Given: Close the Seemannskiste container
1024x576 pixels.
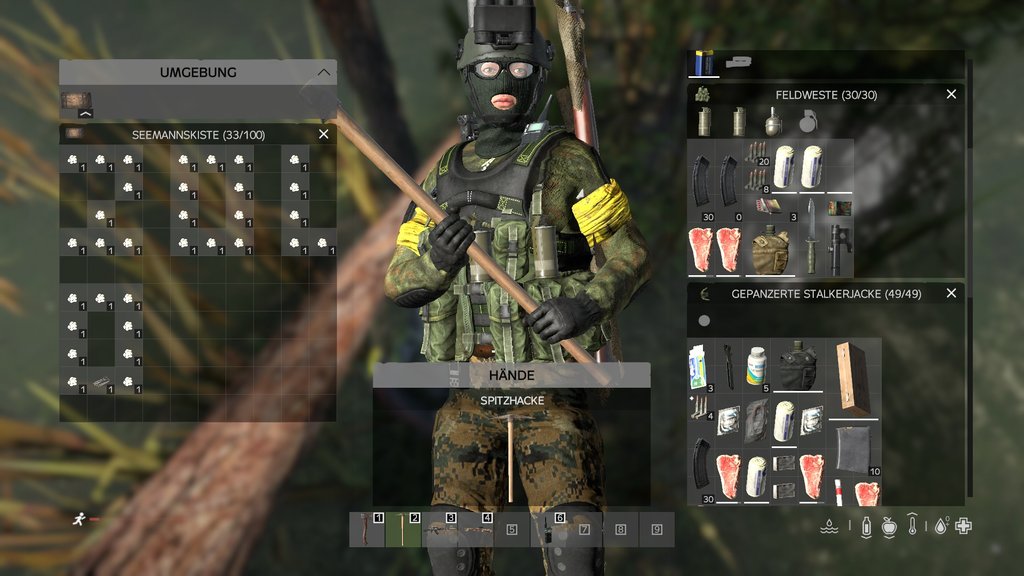Looking at the screenshot, I should coord(323,134).
